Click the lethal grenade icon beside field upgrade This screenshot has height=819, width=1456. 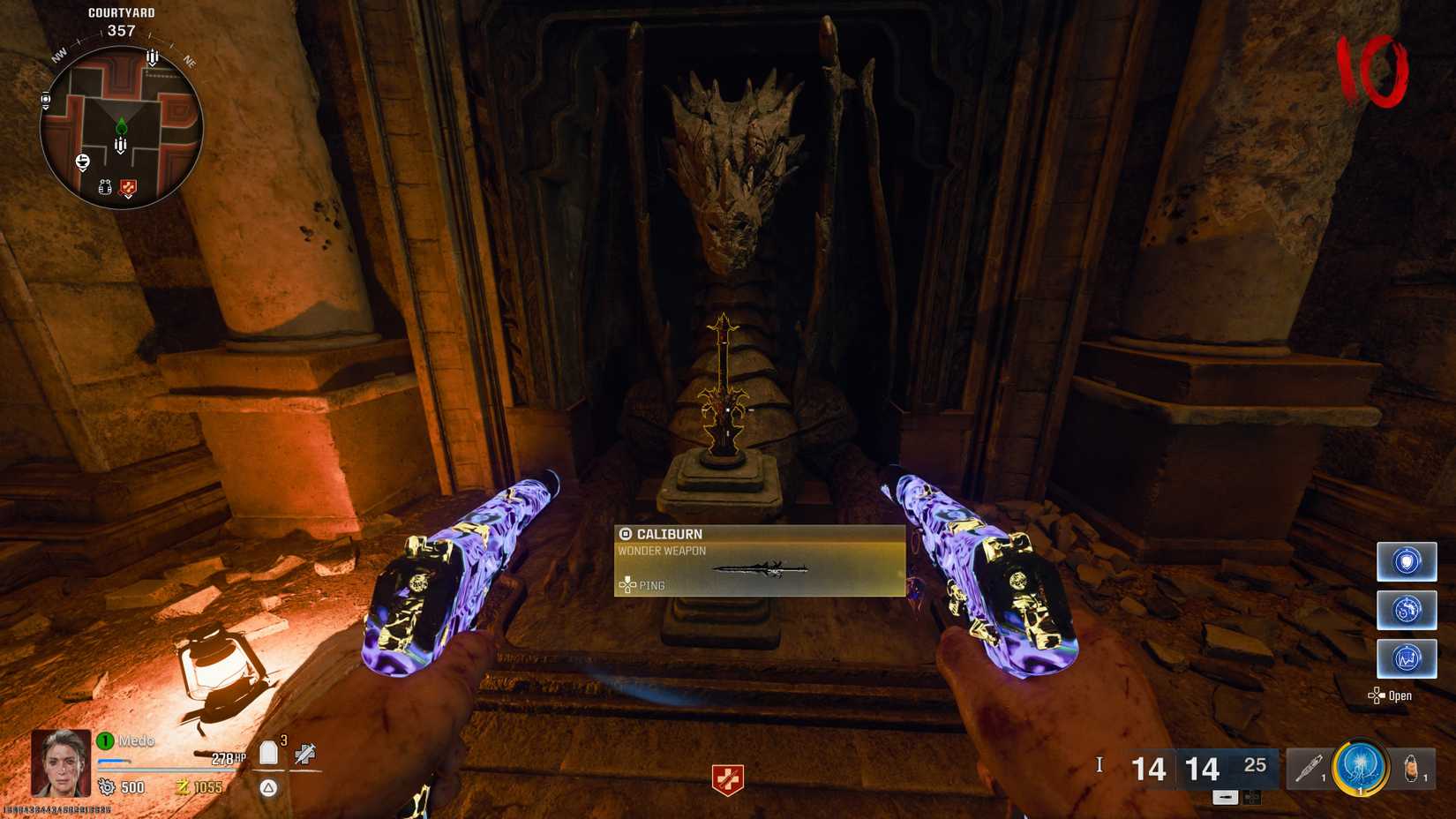point(1411,767)
